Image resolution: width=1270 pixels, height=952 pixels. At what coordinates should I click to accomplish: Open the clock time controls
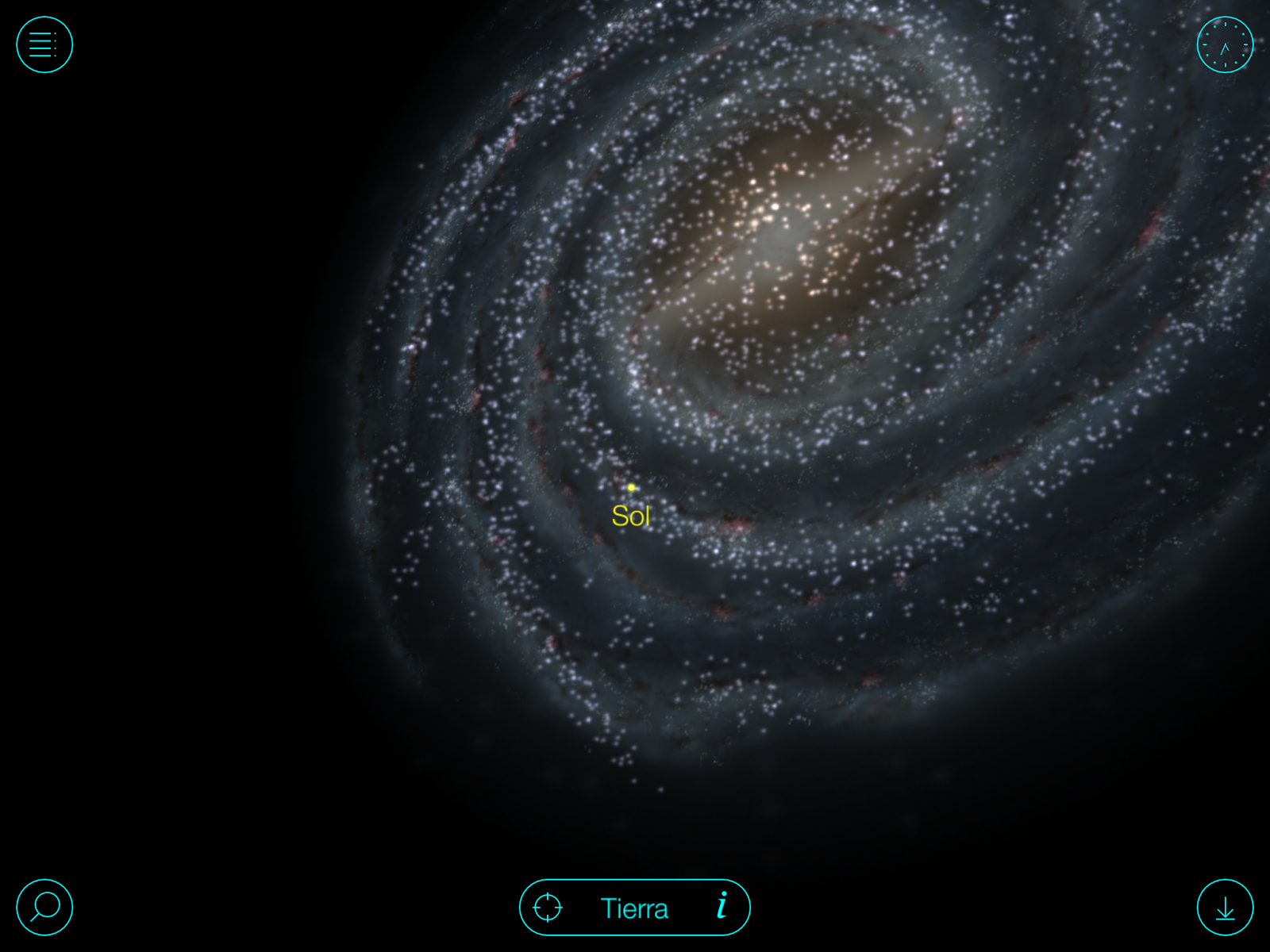pyautogui.click(x=1225, y=44)
